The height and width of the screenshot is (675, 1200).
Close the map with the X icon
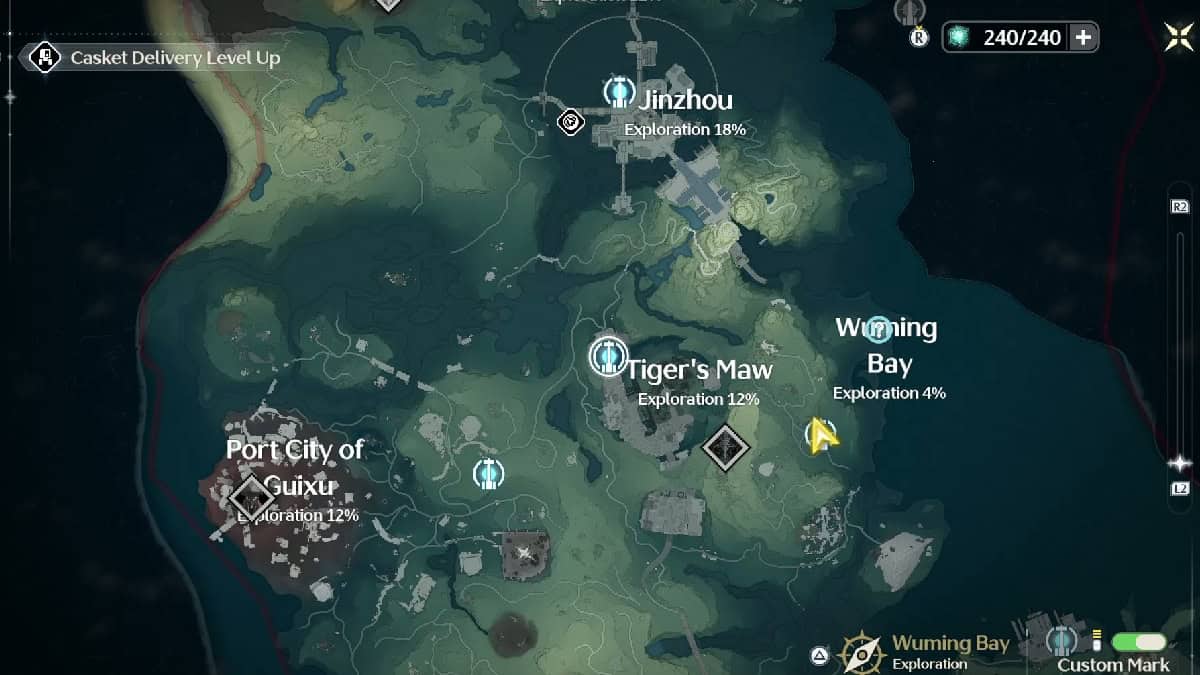point(1178,36)
